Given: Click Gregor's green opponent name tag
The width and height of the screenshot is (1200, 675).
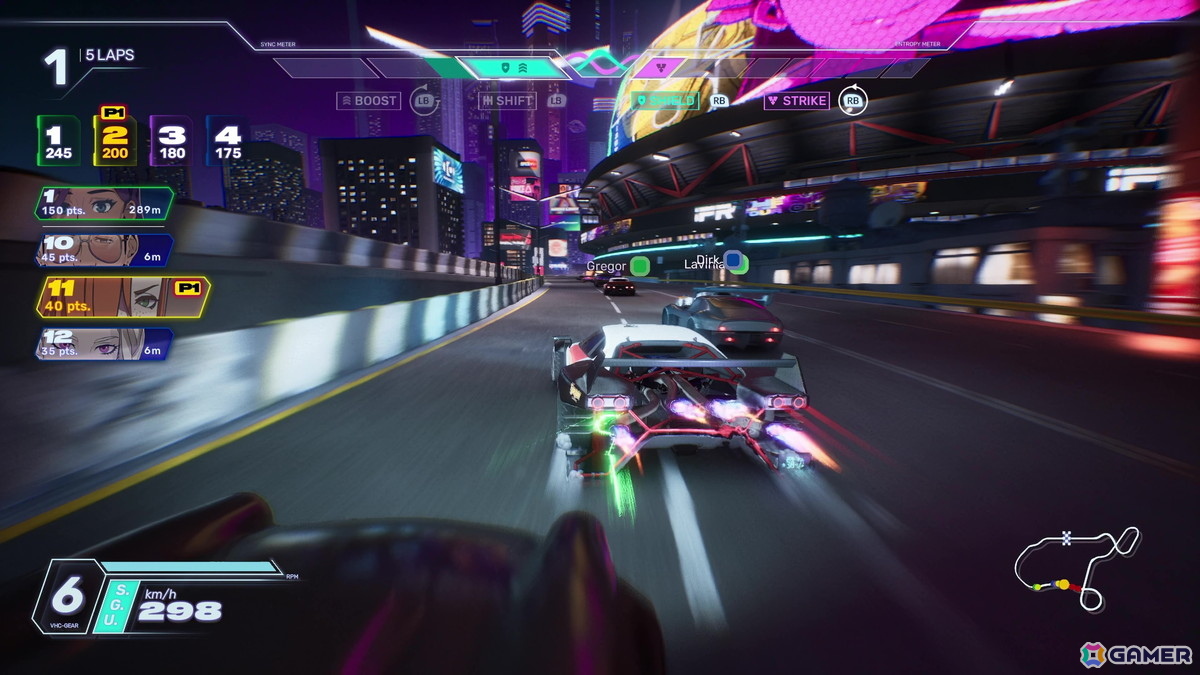Looking at the screenshot, I should pyautogui.click(x=617, y=266).
